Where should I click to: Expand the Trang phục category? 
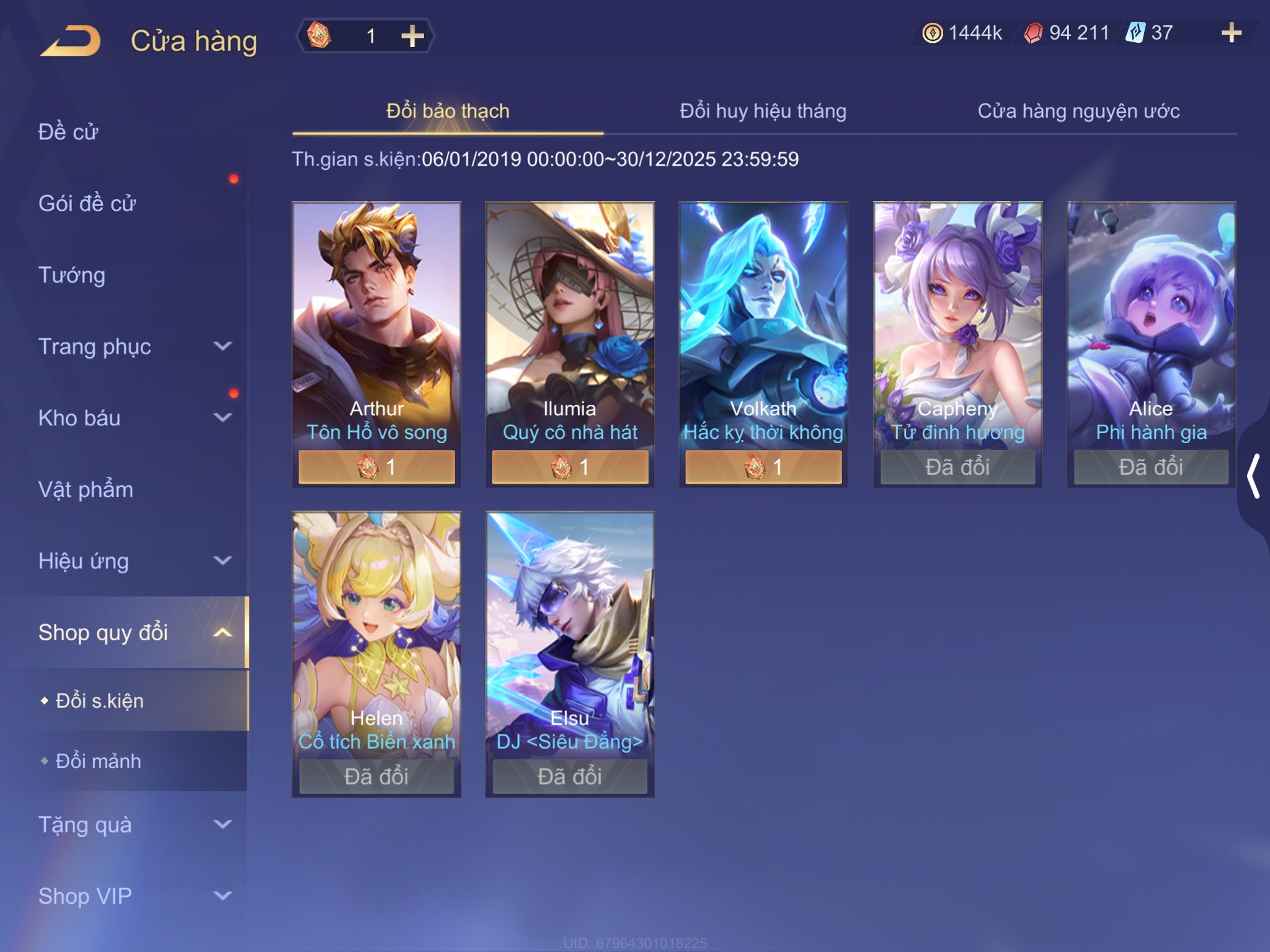[133, 346]
